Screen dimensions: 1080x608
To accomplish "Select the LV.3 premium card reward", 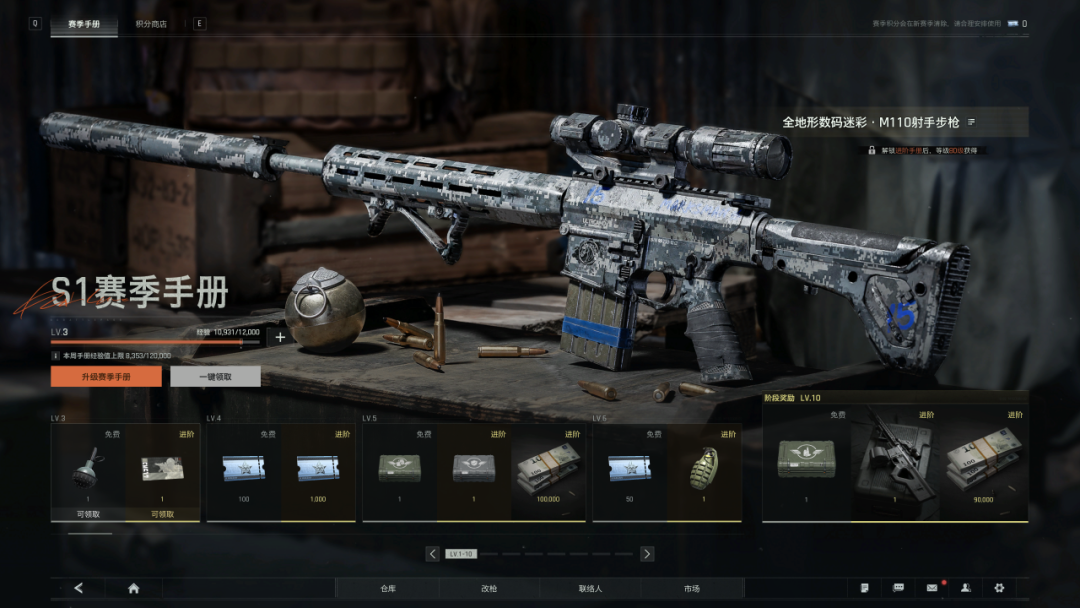I will 162,471.
